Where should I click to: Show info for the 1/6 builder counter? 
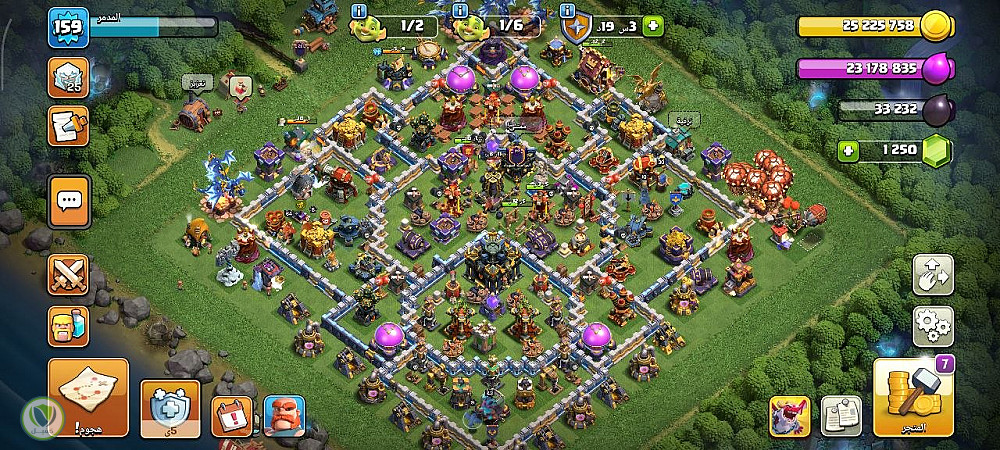(462, 10)
